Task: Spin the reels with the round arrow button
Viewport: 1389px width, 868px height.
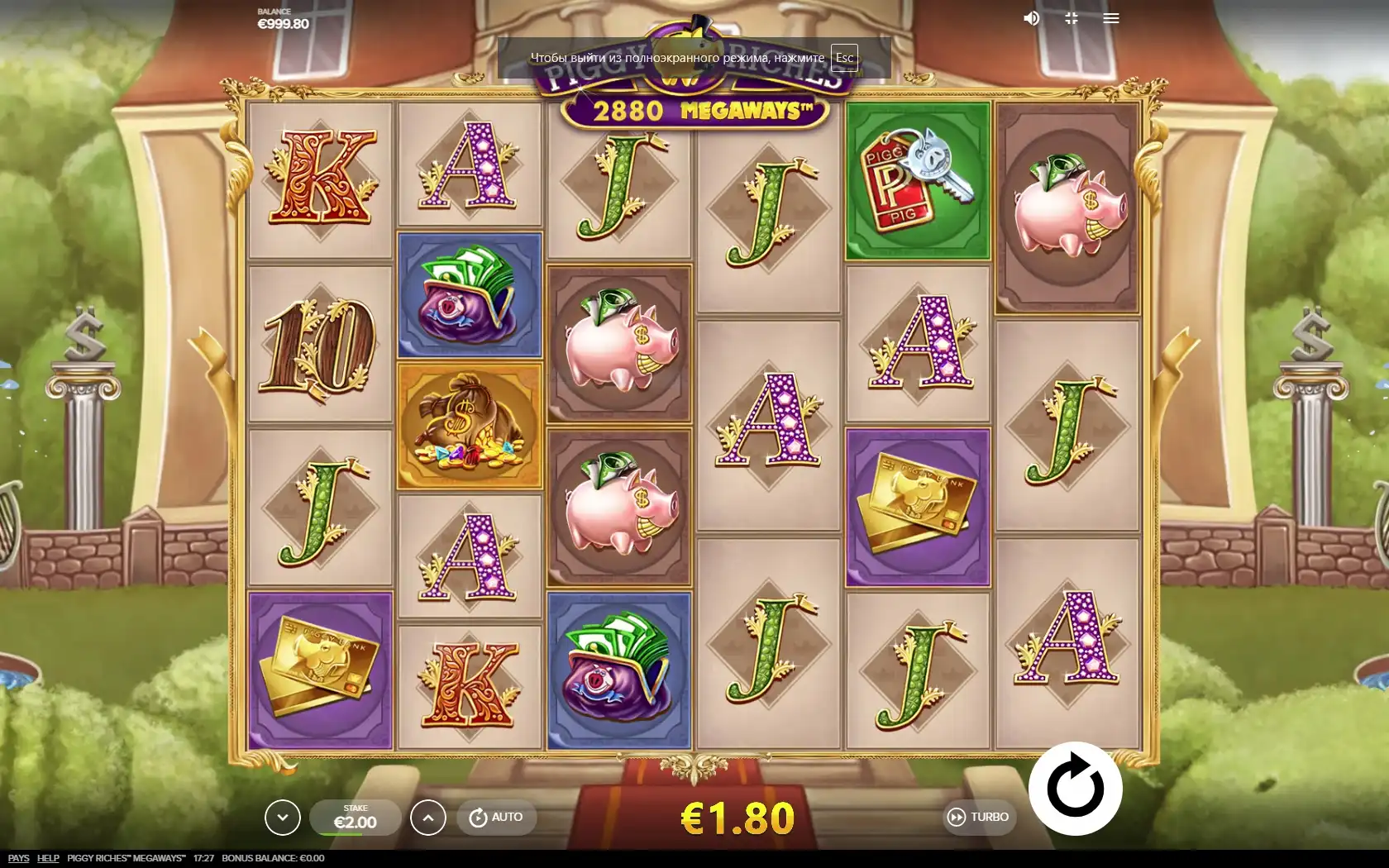Action: pyautogui.click(x=1075, y=789)
